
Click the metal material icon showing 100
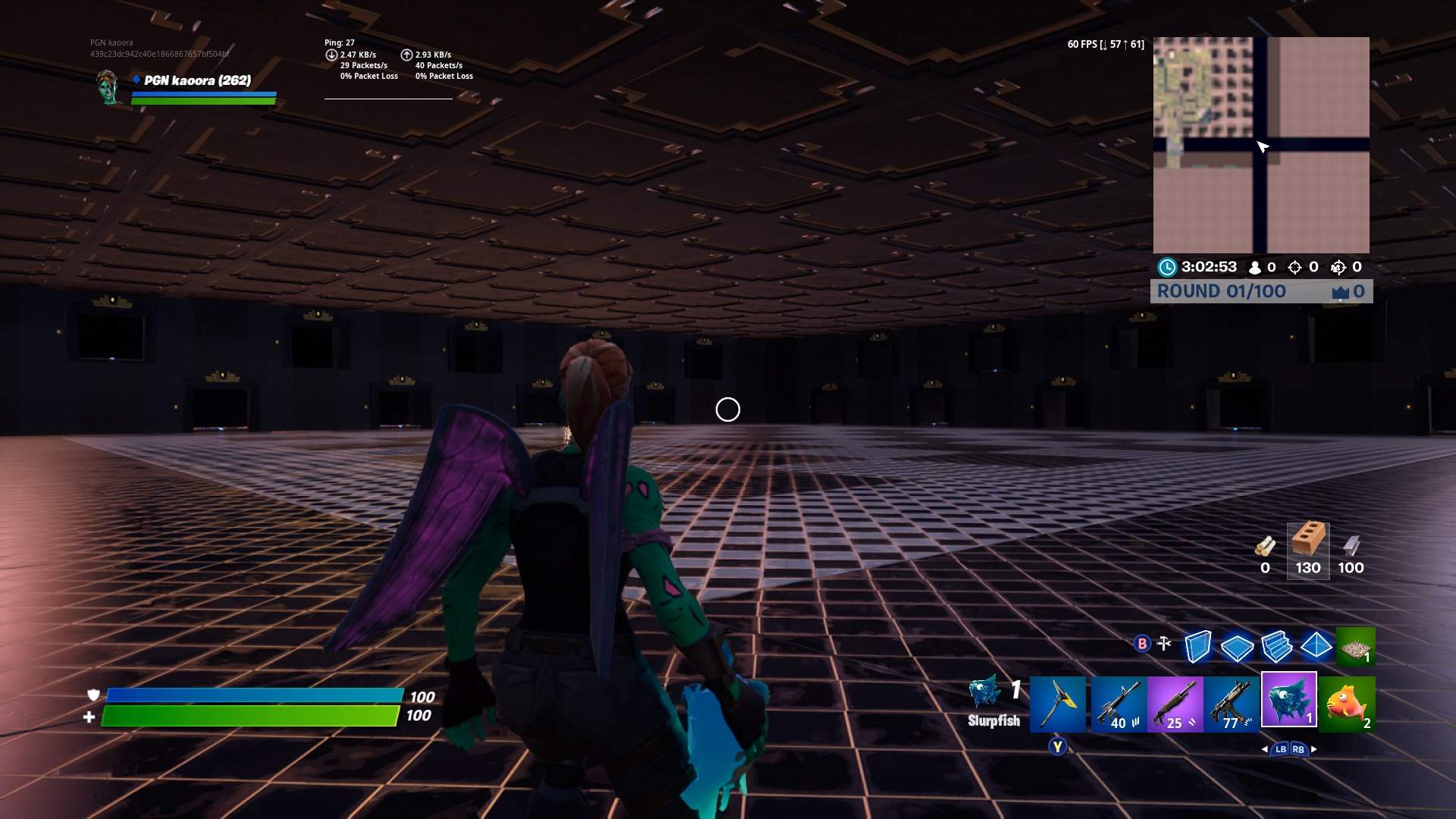1351,546
